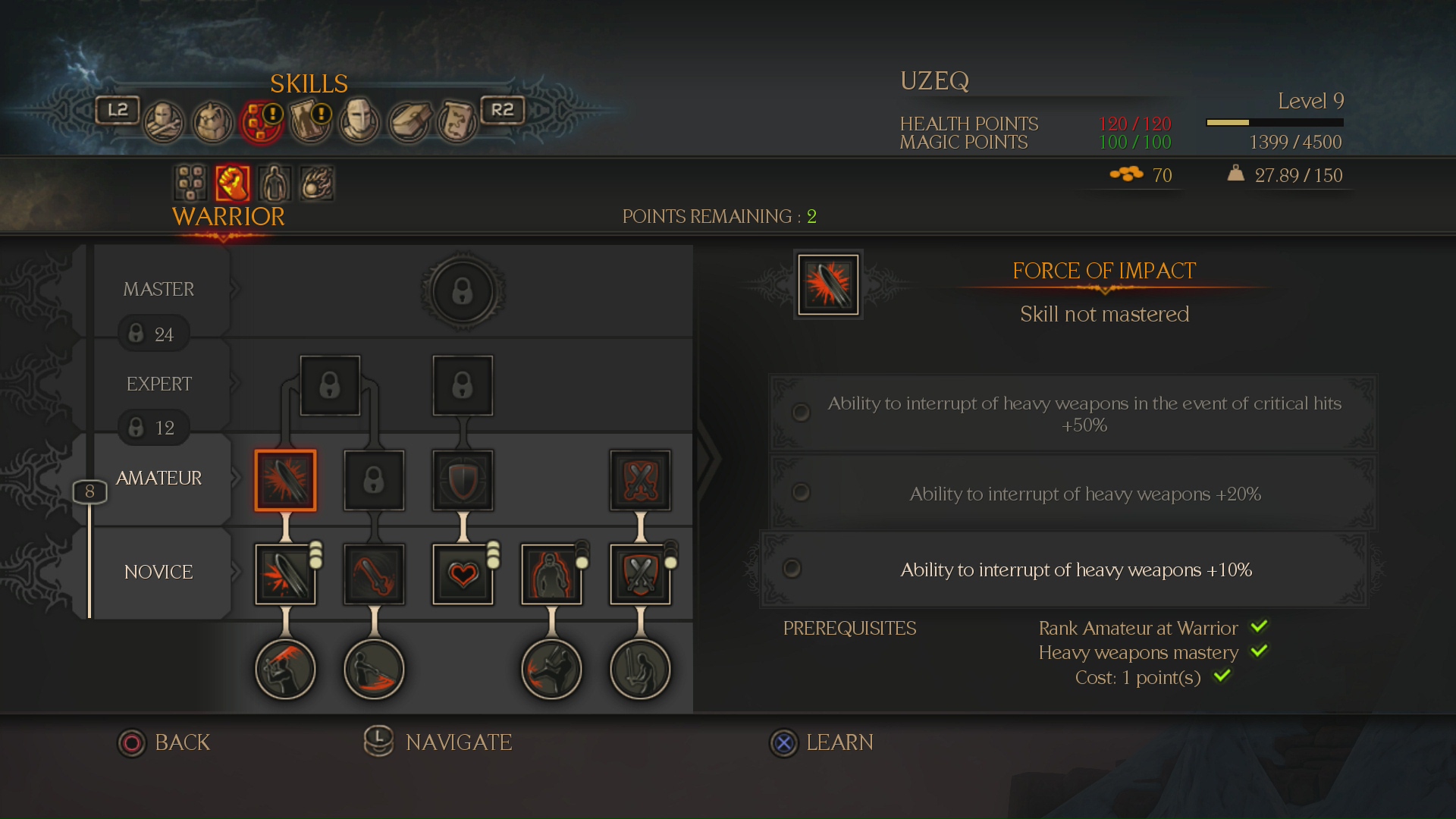Viewport: 1456px width, 819px height.
Task: Select the highlighted Force of Impact skill
Action: click(285, 481)
